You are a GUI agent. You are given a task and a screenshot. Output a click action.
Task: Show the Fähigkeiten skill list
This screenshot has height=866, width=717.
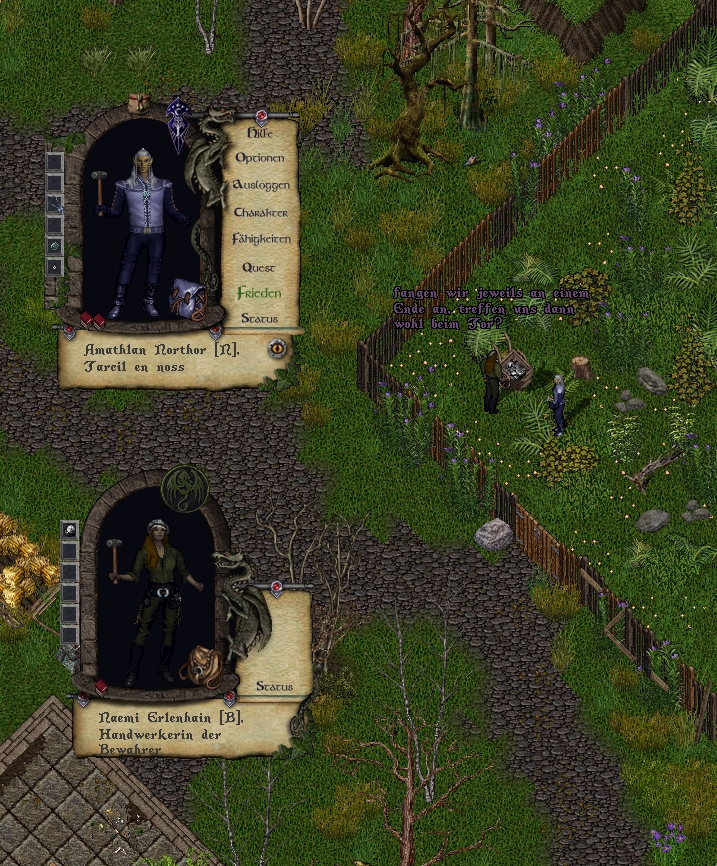261,240
